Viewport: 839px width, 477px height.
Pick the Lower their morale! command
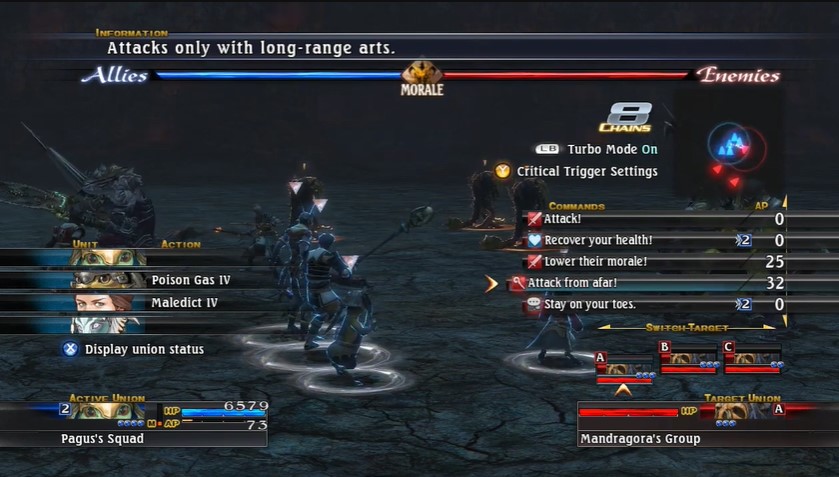tap(595, 261)
